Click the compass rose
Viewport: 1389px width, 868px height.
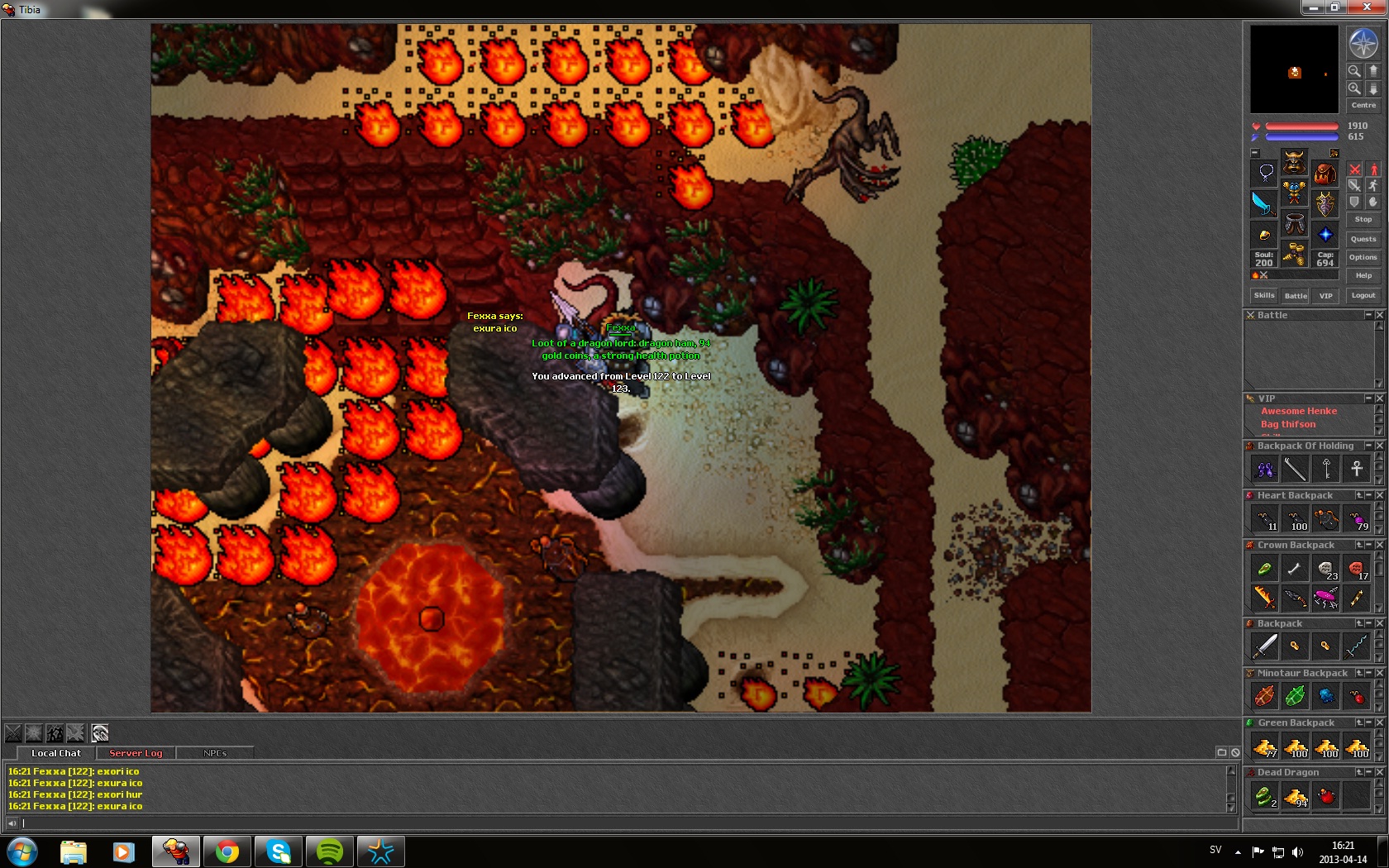click(1363, 42)
